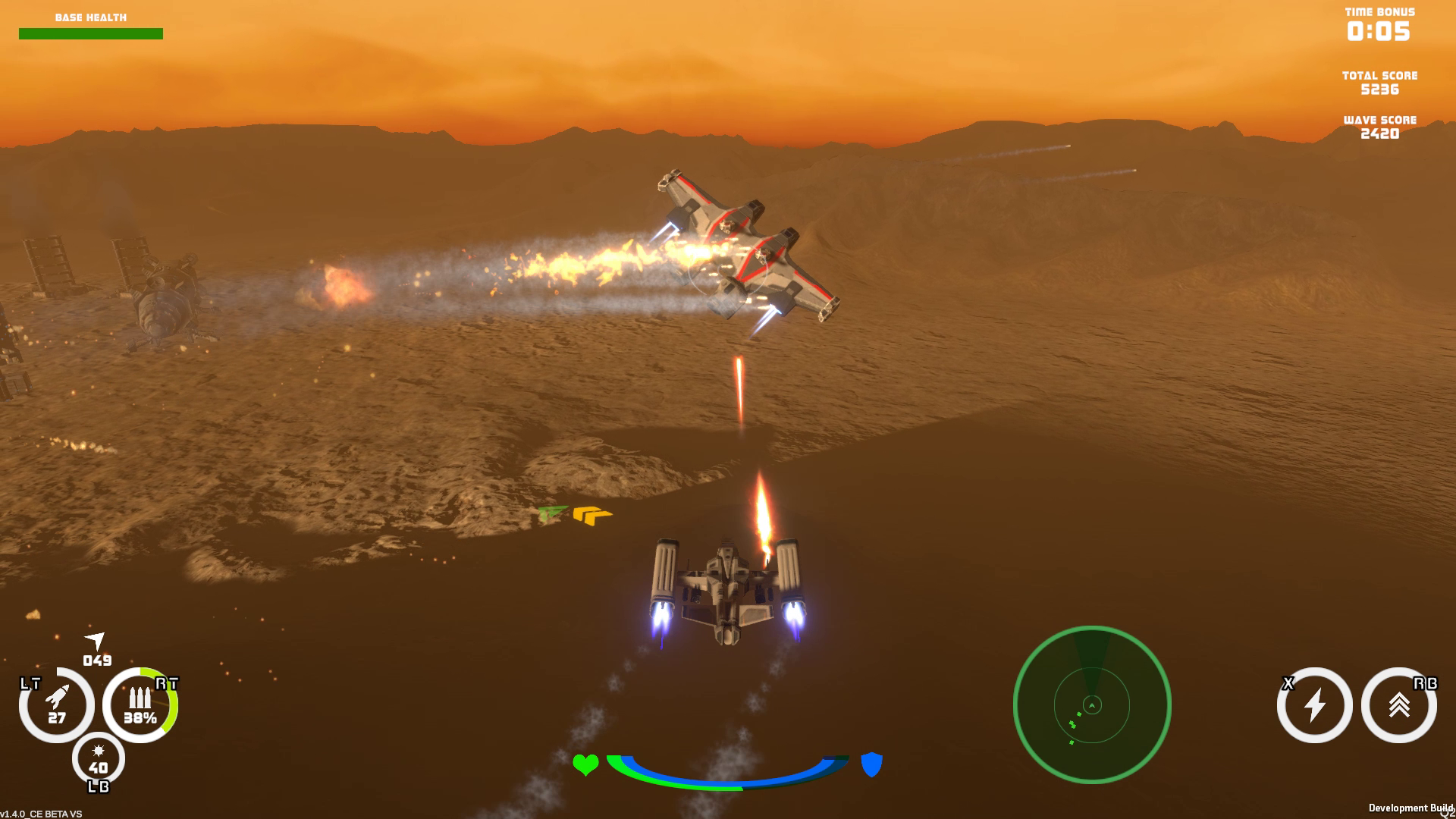Click the boost chevrons icon marked RB

[x=1399, y=705]
